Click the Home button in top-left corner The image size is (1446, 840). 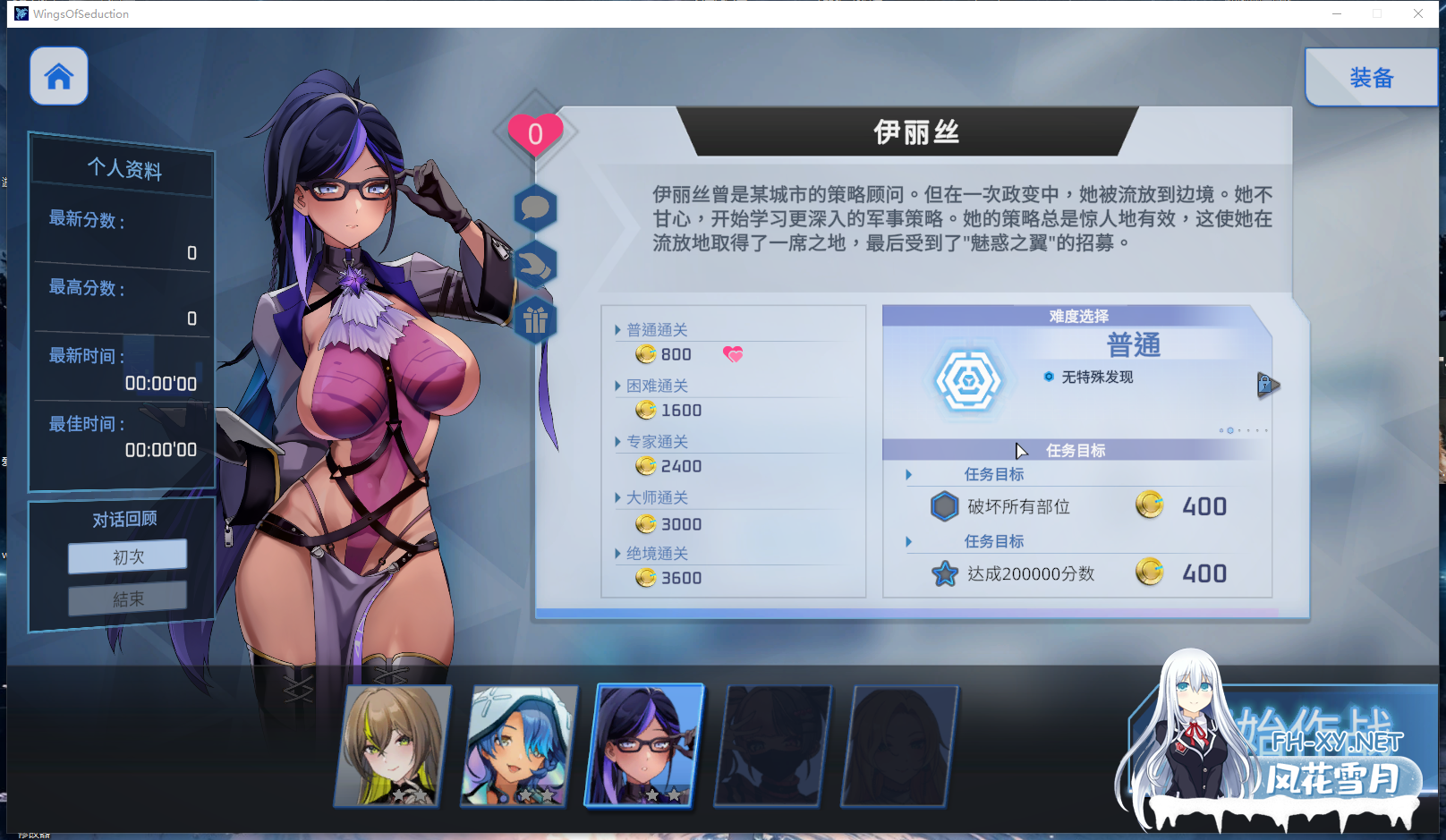(58, 76)
